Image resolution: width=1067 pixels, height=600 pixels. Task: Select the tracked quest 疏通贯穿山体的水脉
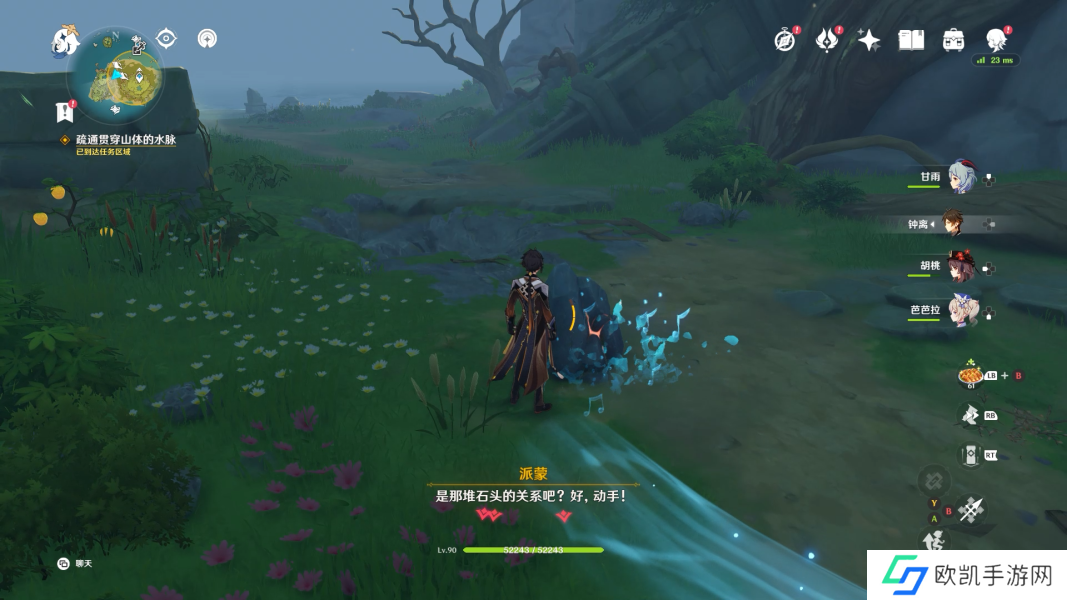click(x=125, y=140)
